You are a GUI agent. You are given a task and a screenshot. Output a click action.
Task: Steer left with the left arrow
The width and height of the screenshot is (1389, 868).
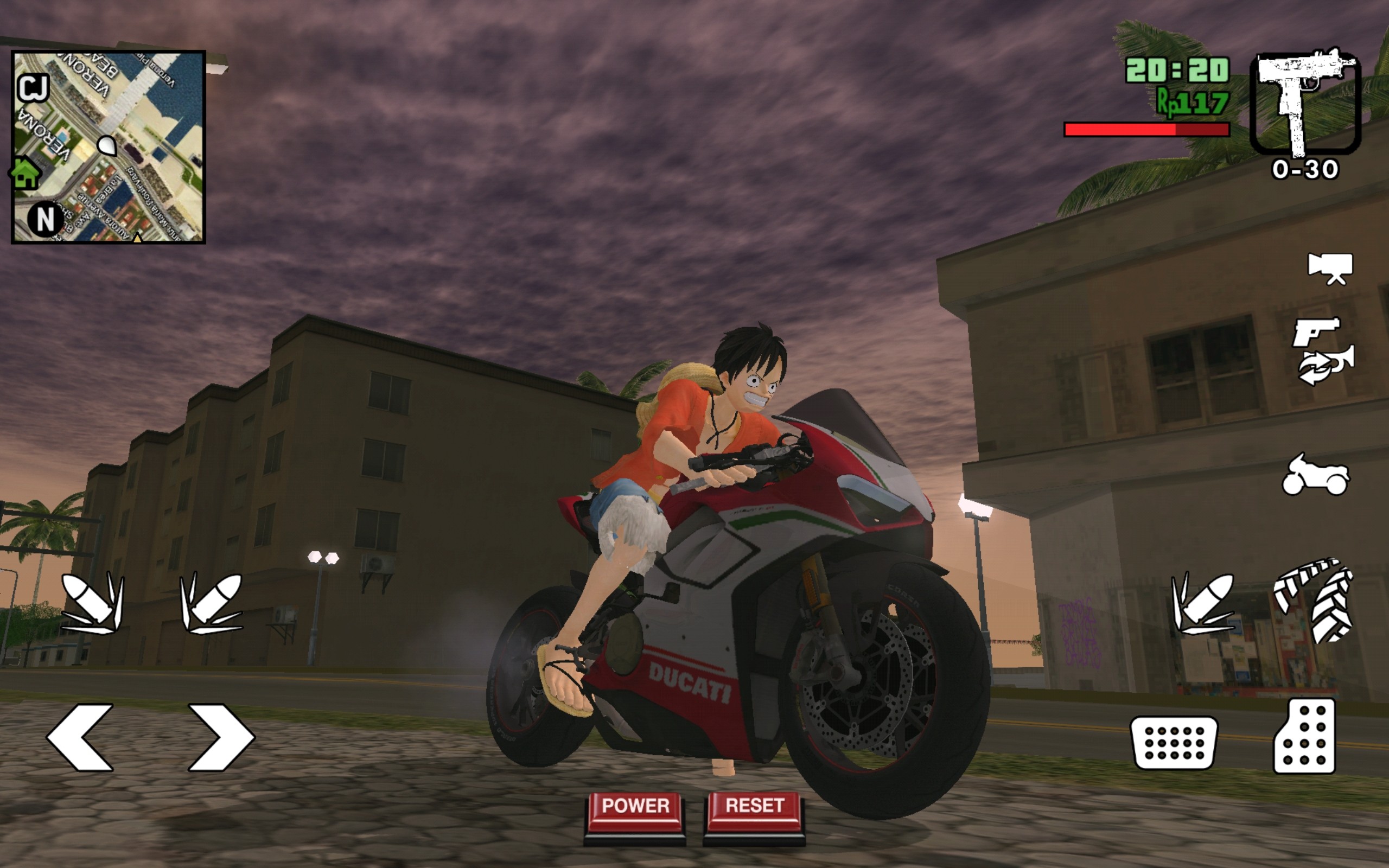click(x=80, y=737)
